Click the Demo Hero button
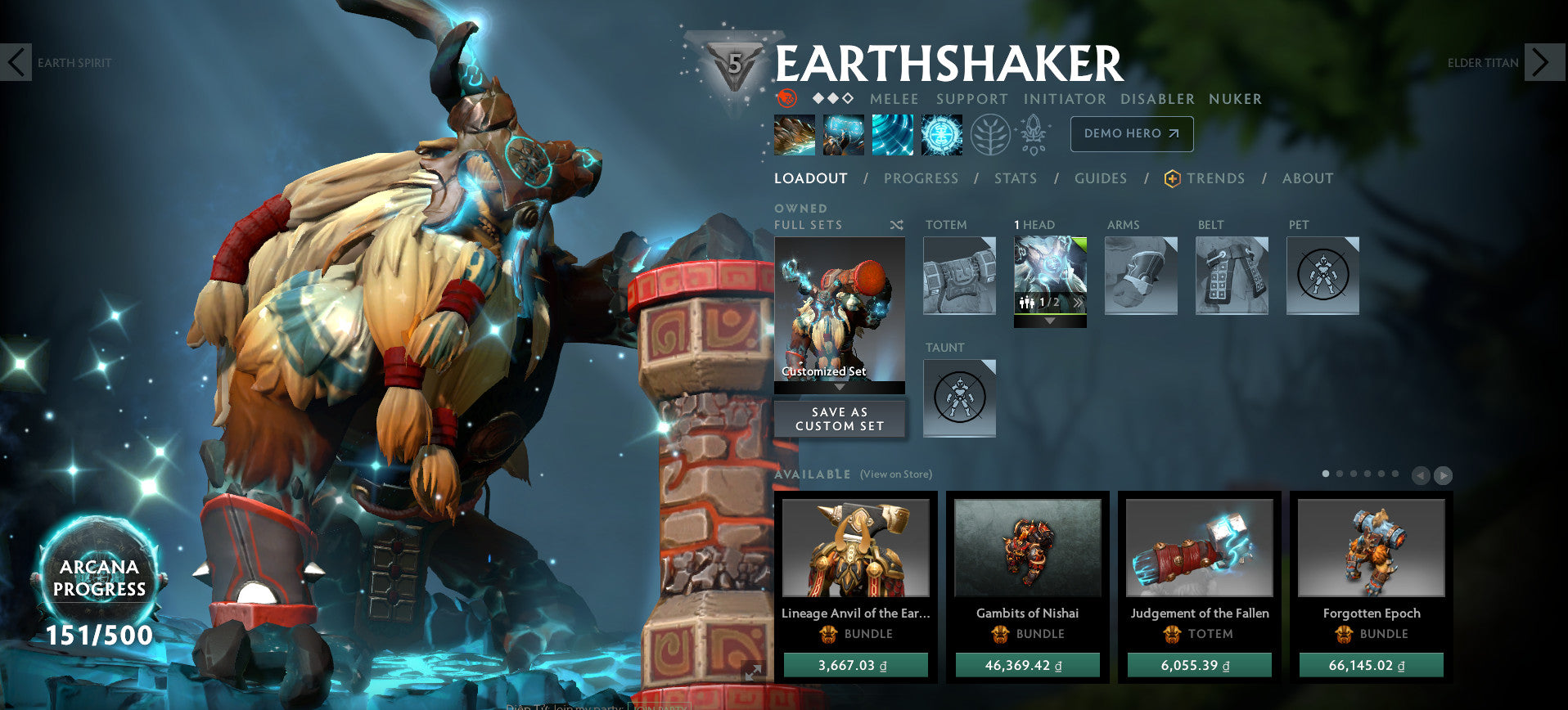Screen dimensions: 1568x710 click(x=1131, y=133)
